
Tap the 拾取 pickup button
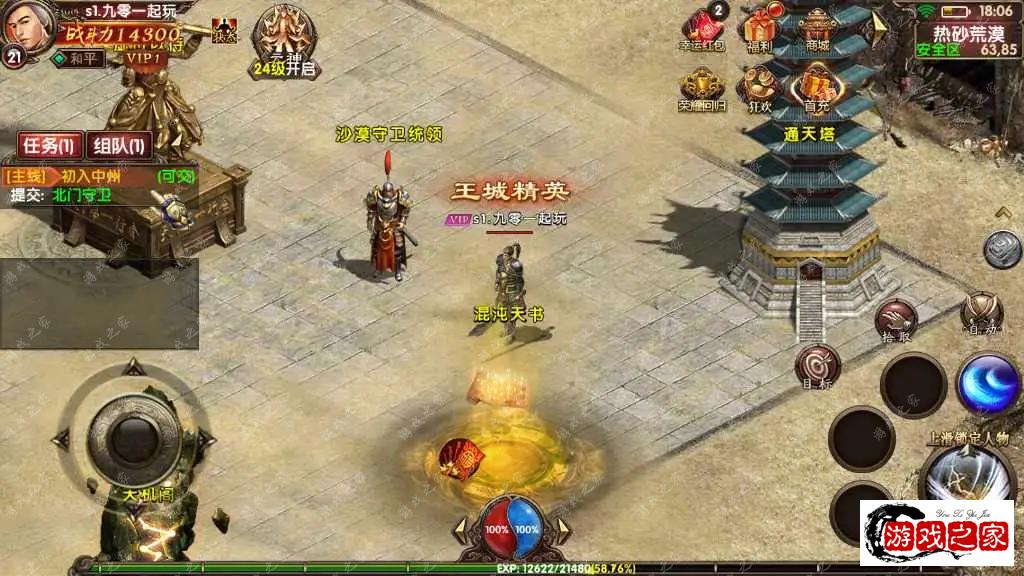click(x=896, y=321)
